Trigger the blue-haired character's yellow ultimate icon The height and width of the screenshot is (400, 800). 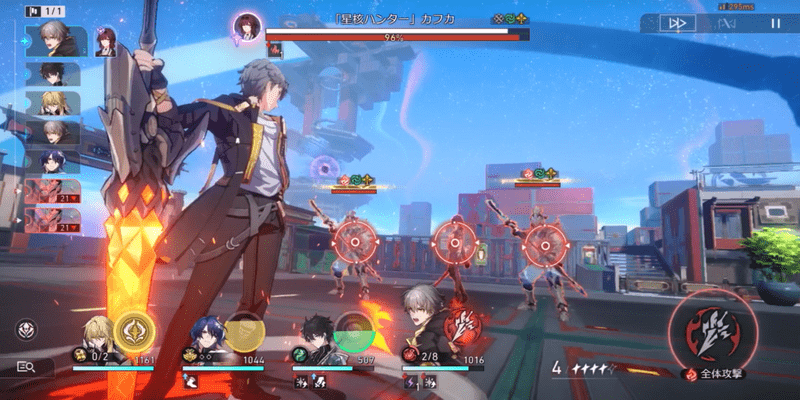(243, 332)
